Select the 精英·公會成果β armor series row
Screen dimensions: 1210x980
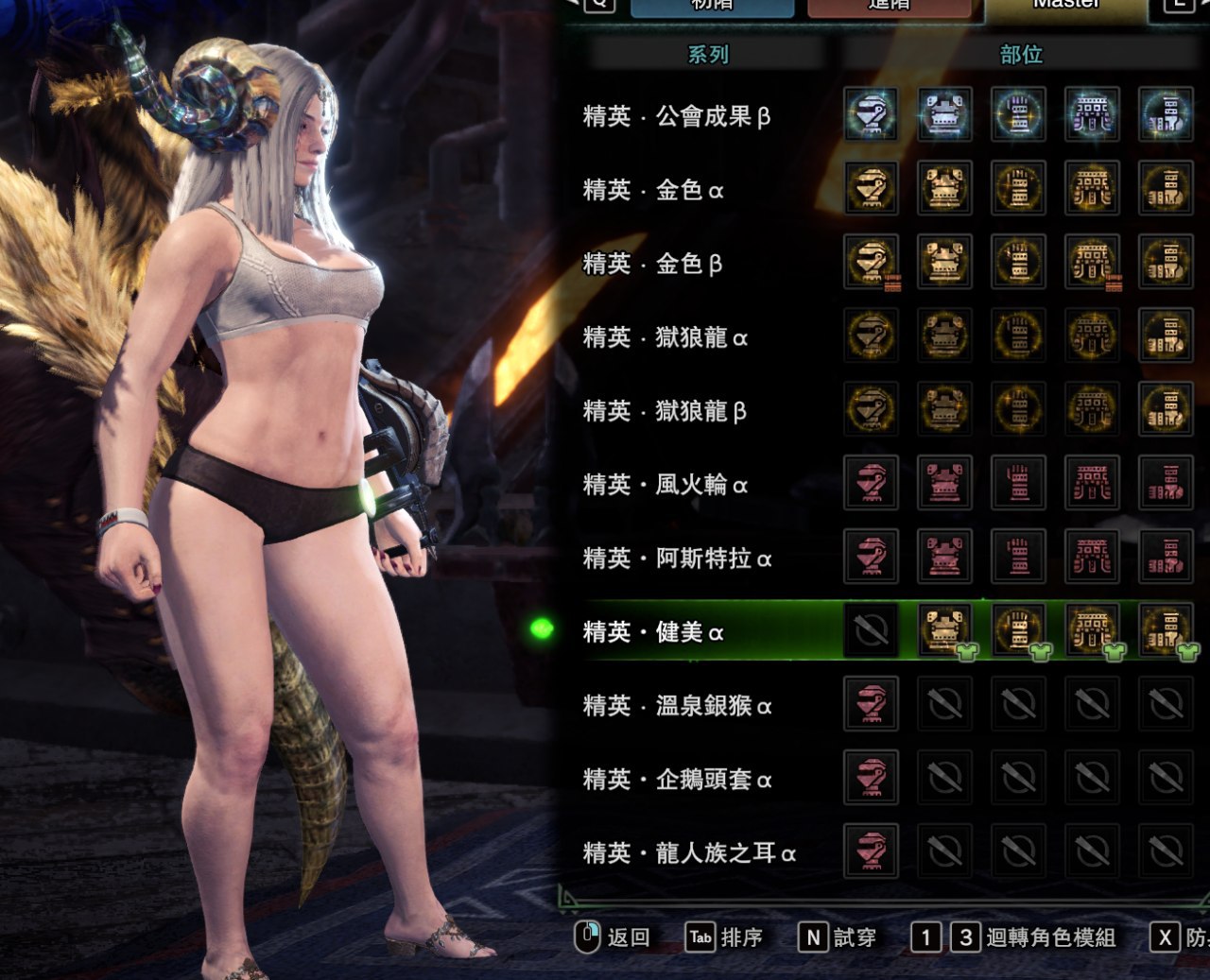tap(677, 116)
